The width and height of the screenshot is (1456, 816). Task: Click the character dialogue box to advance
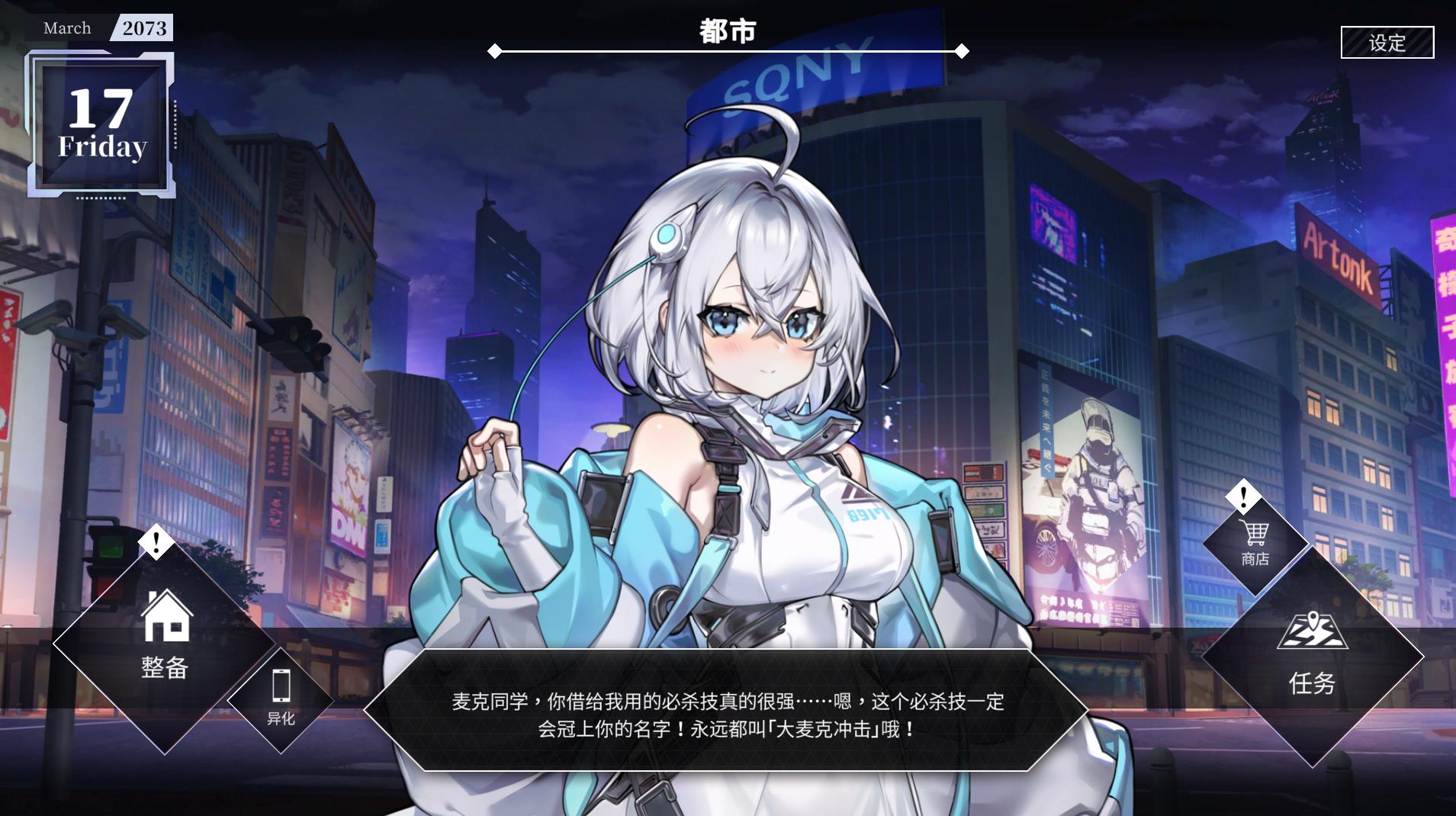tap(726, 714)
